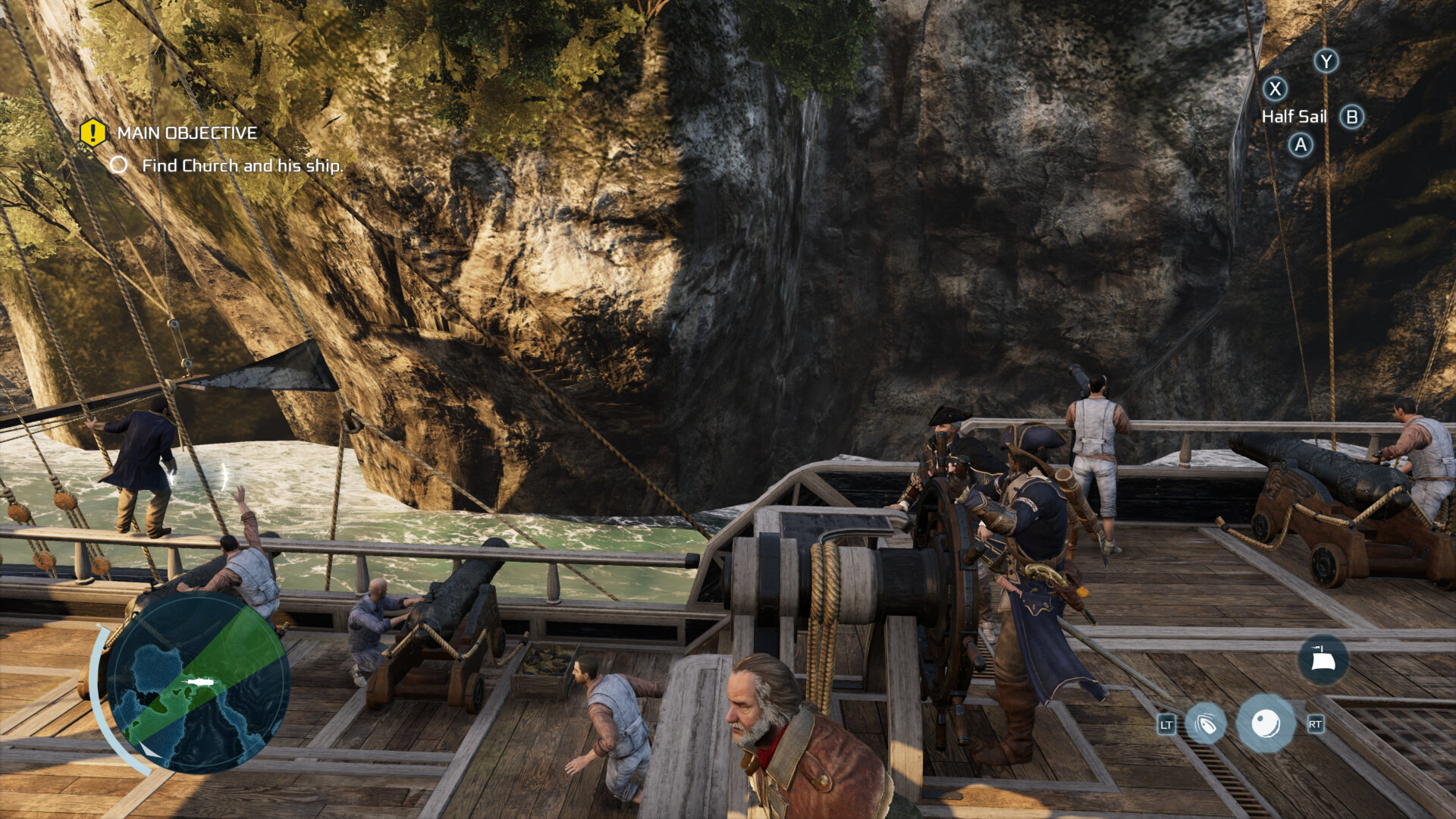This screenshot has height=819, width=1456.
Task: Click the yellow Main Objective exclamation icon
Action: [93, 133]
